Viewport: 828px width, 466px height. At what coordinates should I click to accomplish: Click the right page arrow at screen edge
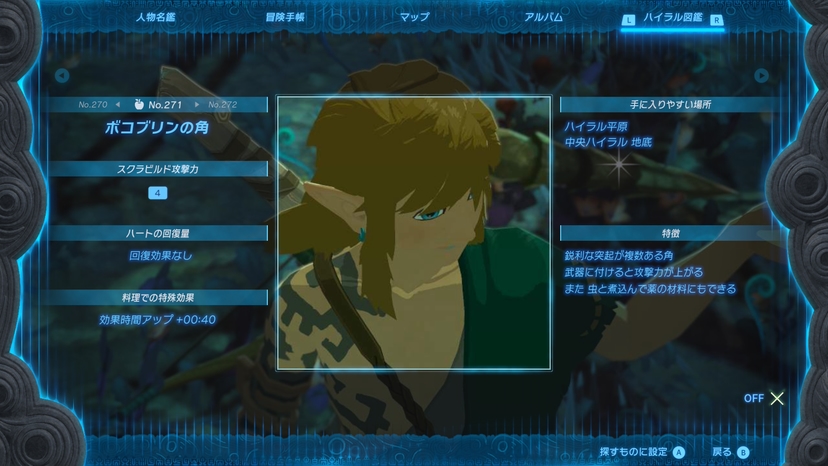(762, 76)
